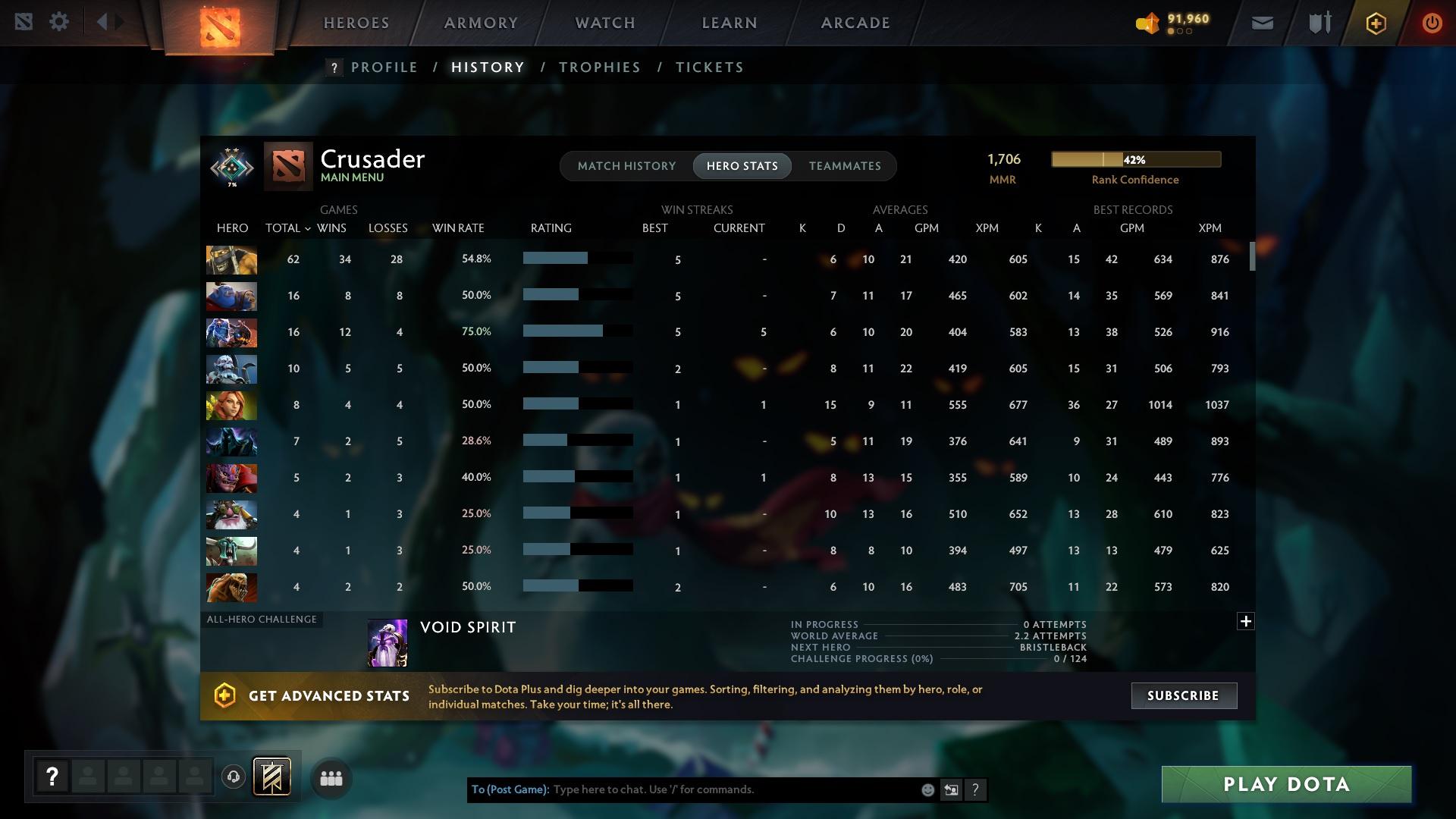Image resolution: width=1456 pixels, height=819 pixels.
Task: Open the ARCADE menu item
Action: (x=854, y=22)
